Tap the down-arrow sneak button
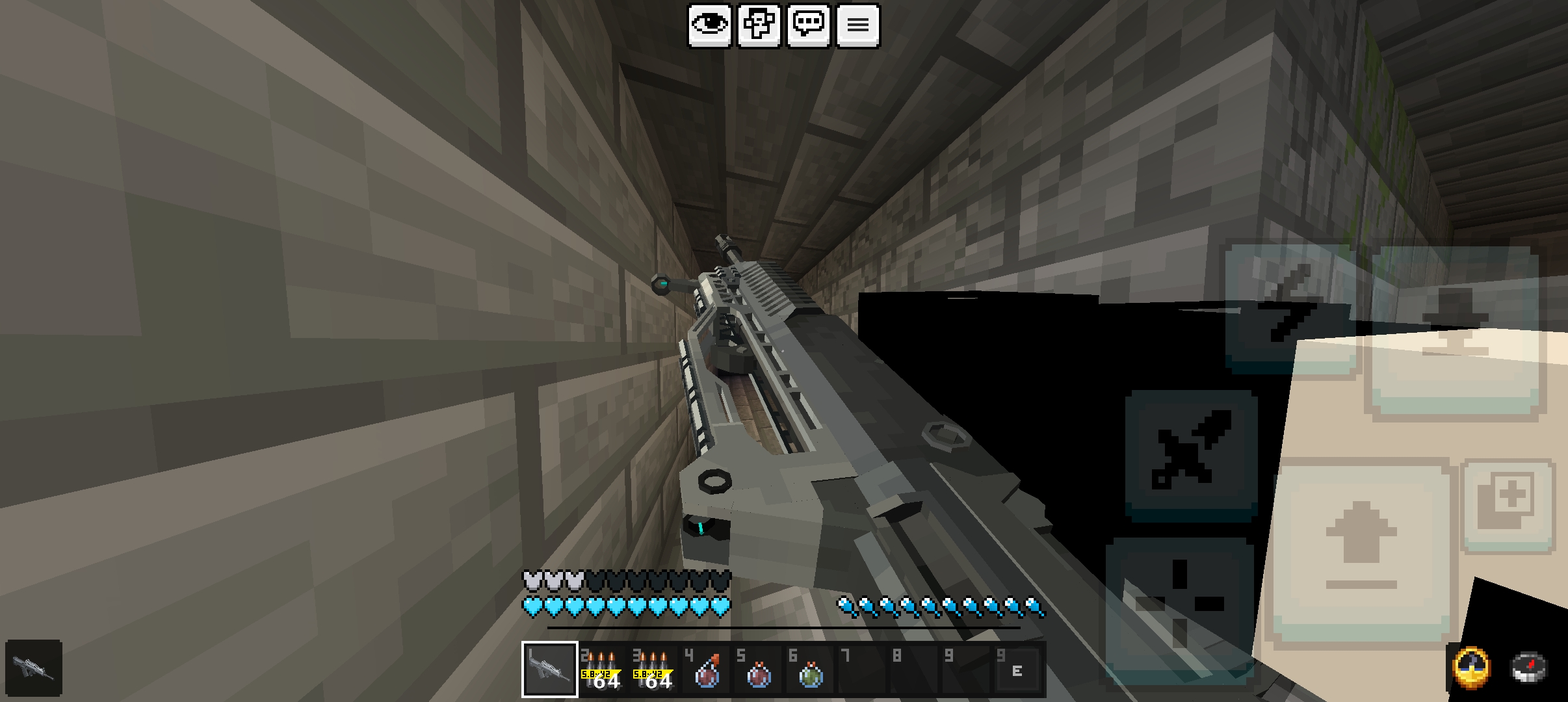This screenshot has height=702, width=1568. click(x=1455, y=331)
